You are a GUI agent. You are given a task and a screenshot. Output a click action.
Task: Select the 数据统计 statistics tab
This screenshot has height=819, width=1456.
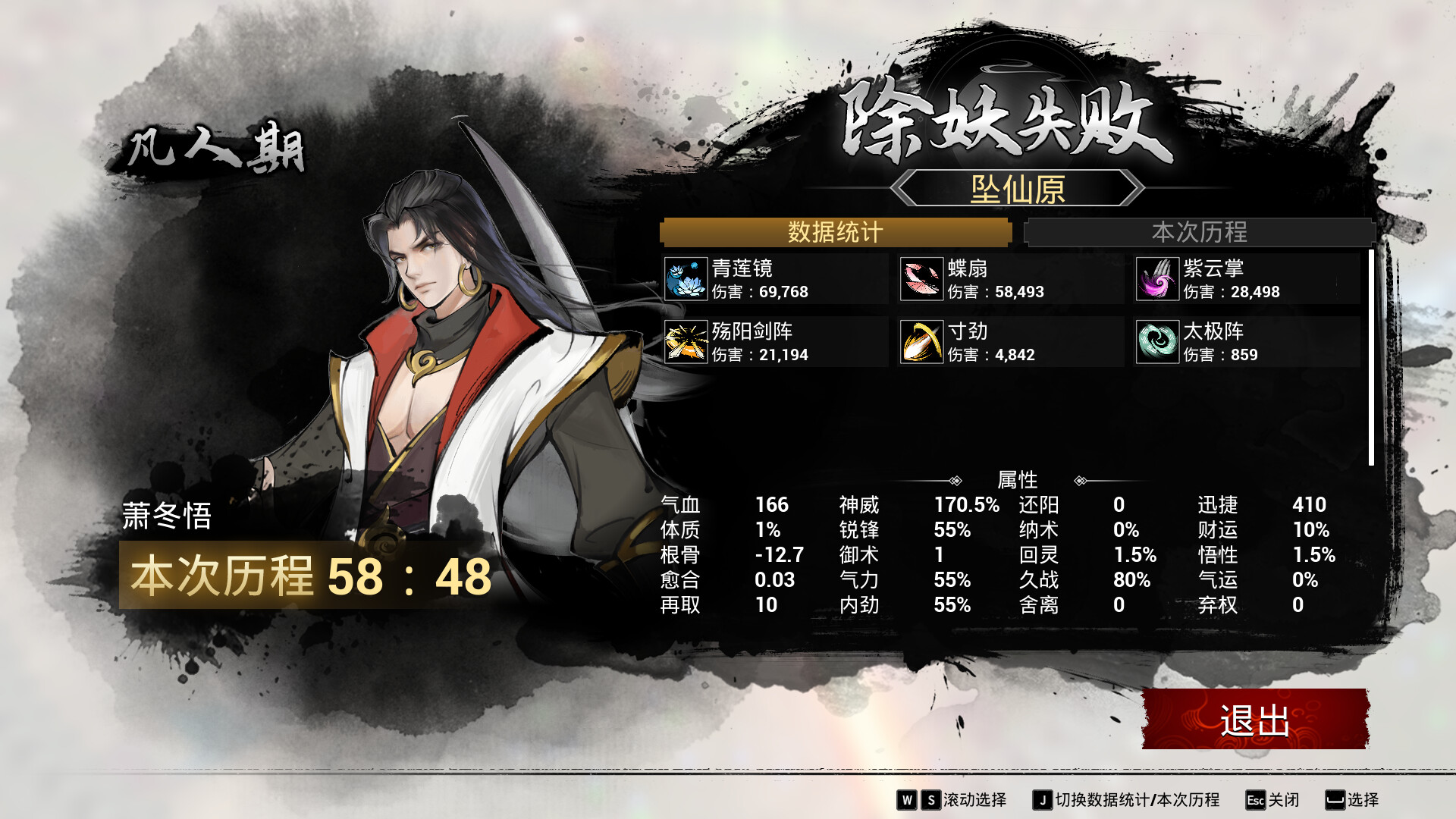coord(835,232)
